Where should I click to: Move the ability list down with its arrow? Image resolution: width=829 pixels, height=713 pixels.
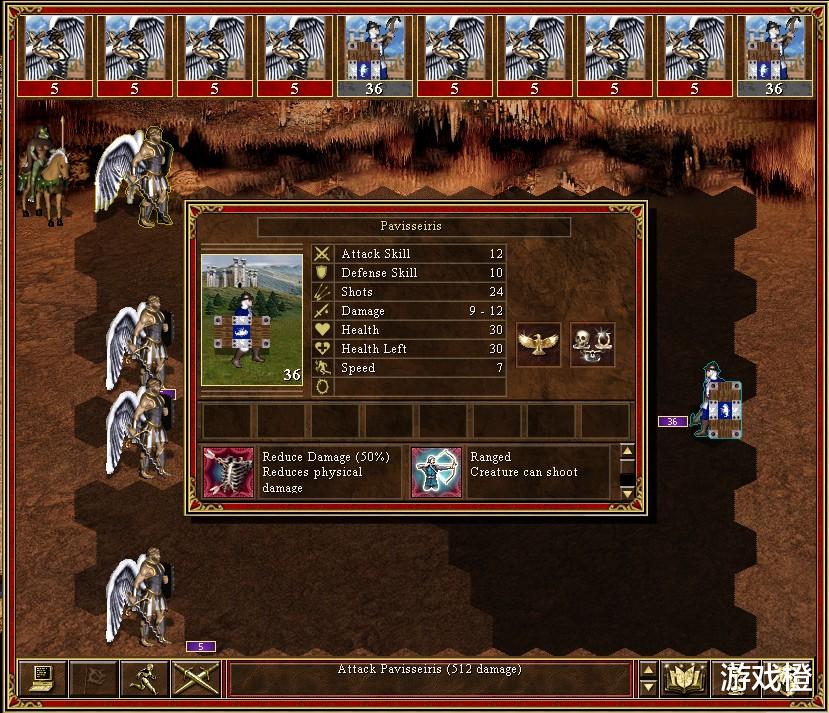click(628, 492)
